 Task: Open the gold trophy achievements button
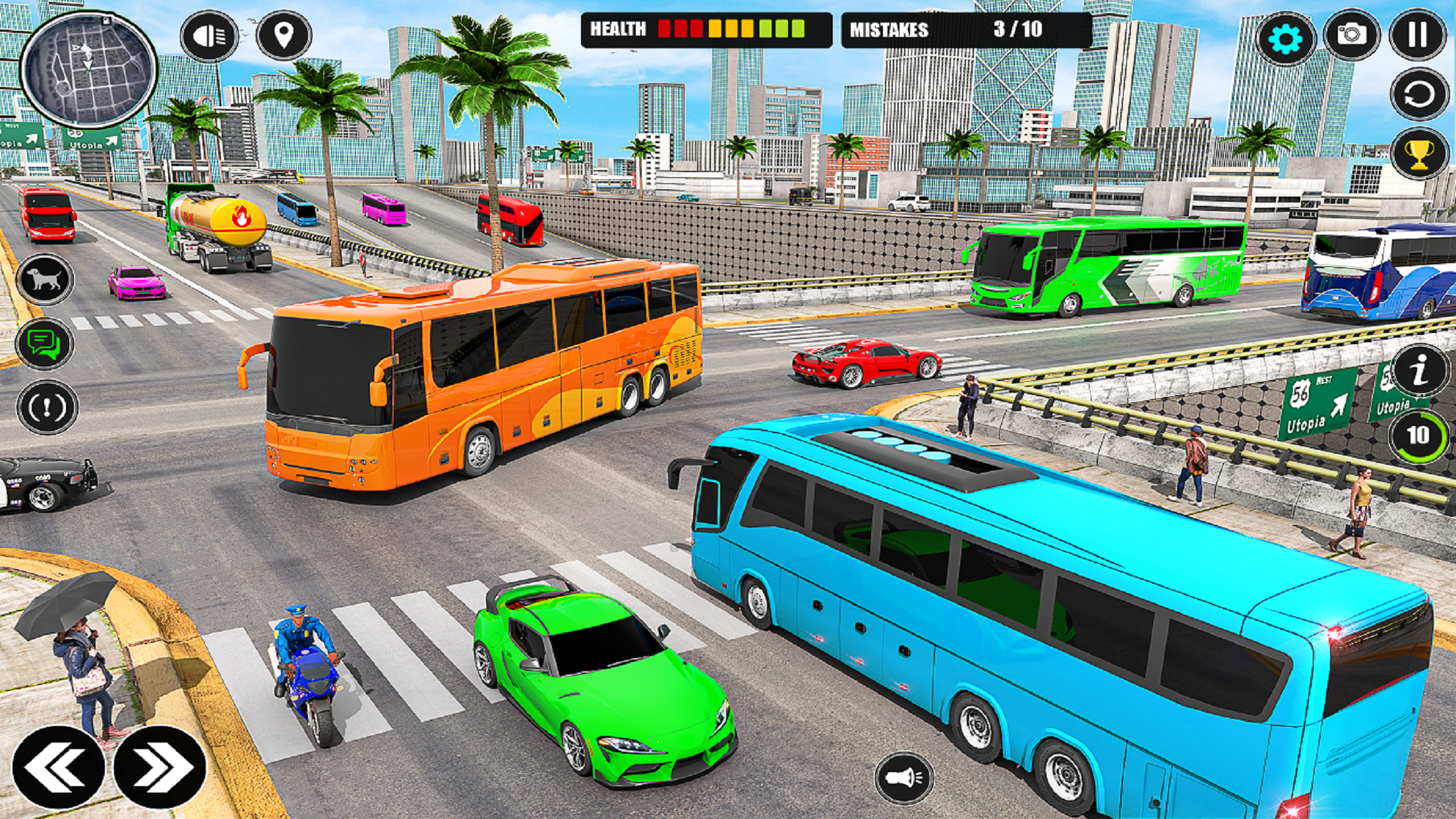coord(1419,155)
